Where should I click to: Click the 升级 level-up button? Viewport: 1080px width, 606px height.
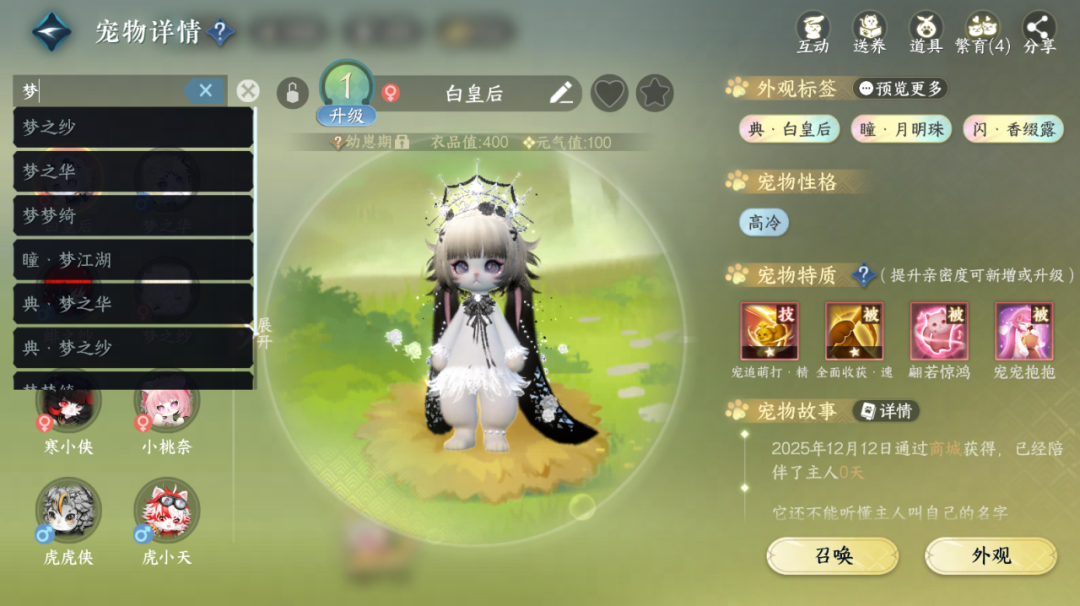click(x=346, y=115)
